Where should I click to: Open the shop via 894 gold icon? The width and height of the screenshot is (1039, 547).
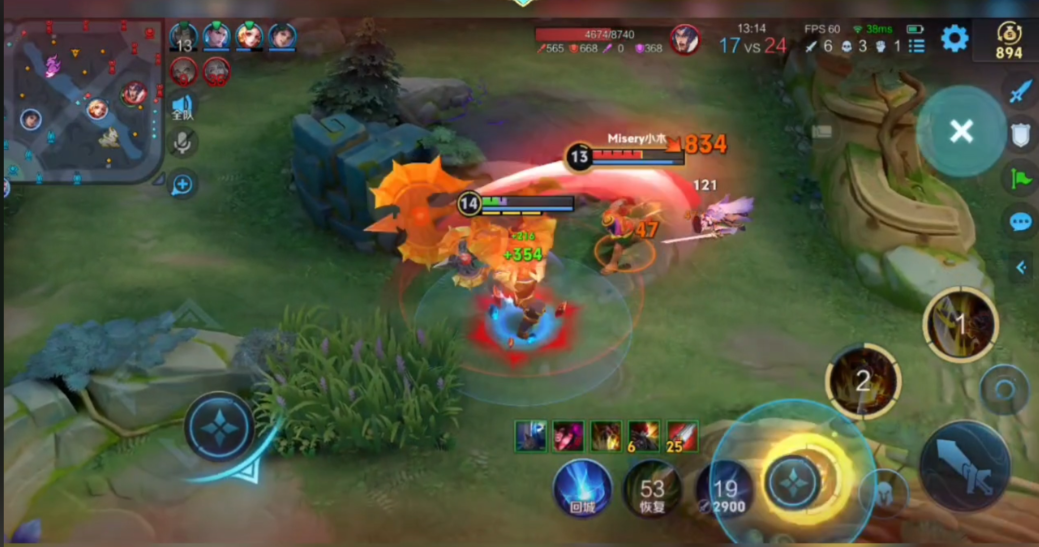pos(1008,40)
